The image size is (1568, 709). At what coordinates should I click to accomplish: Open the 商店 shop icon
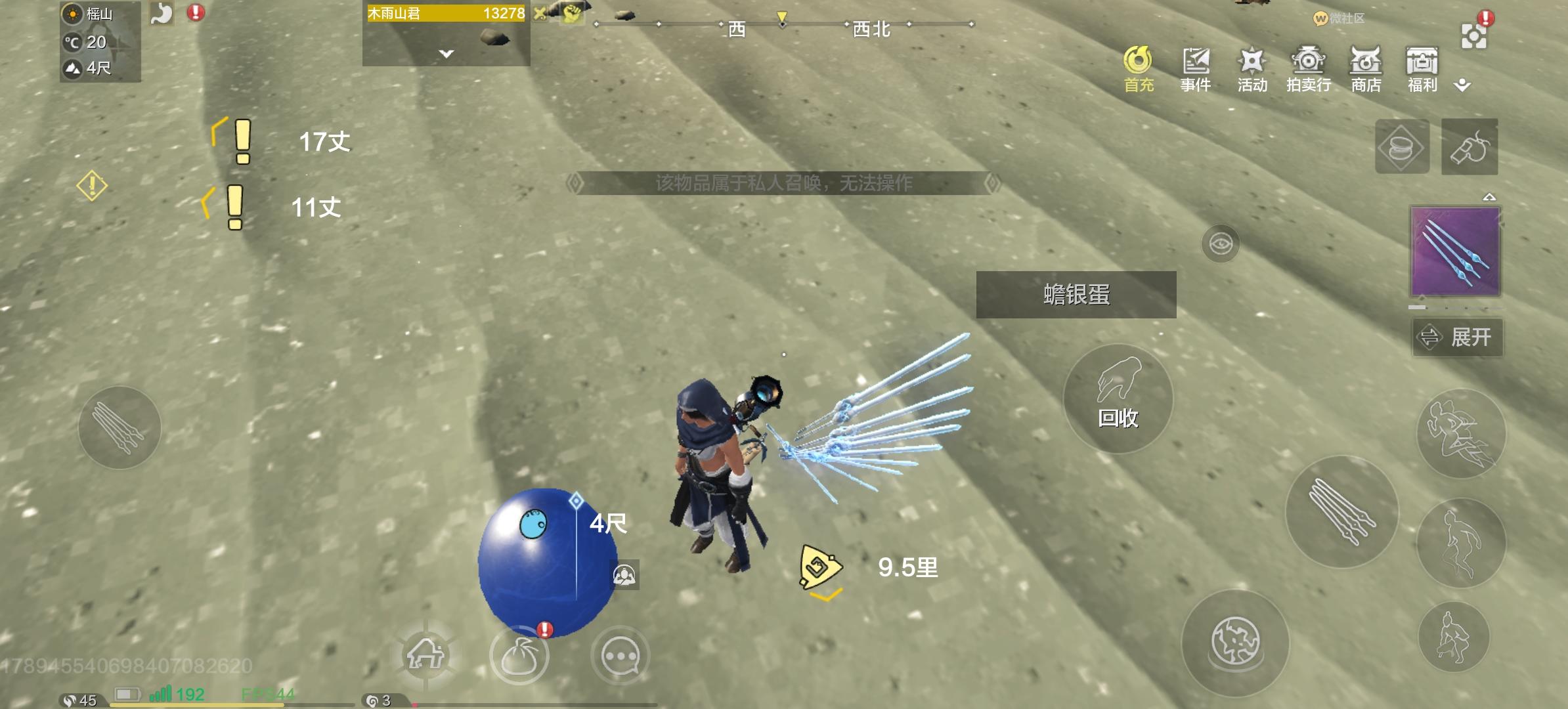(1365, 68)
